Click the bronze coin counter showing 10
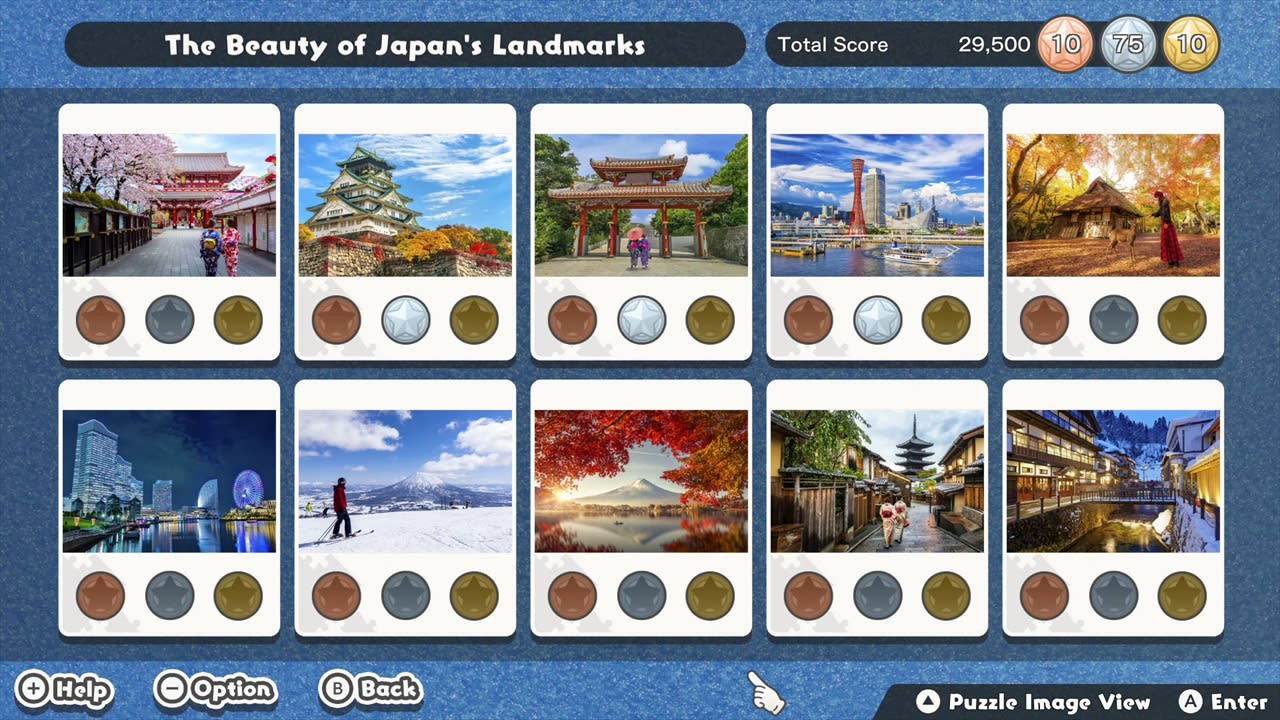The image size is (1280, 720). coord(1064,44)
